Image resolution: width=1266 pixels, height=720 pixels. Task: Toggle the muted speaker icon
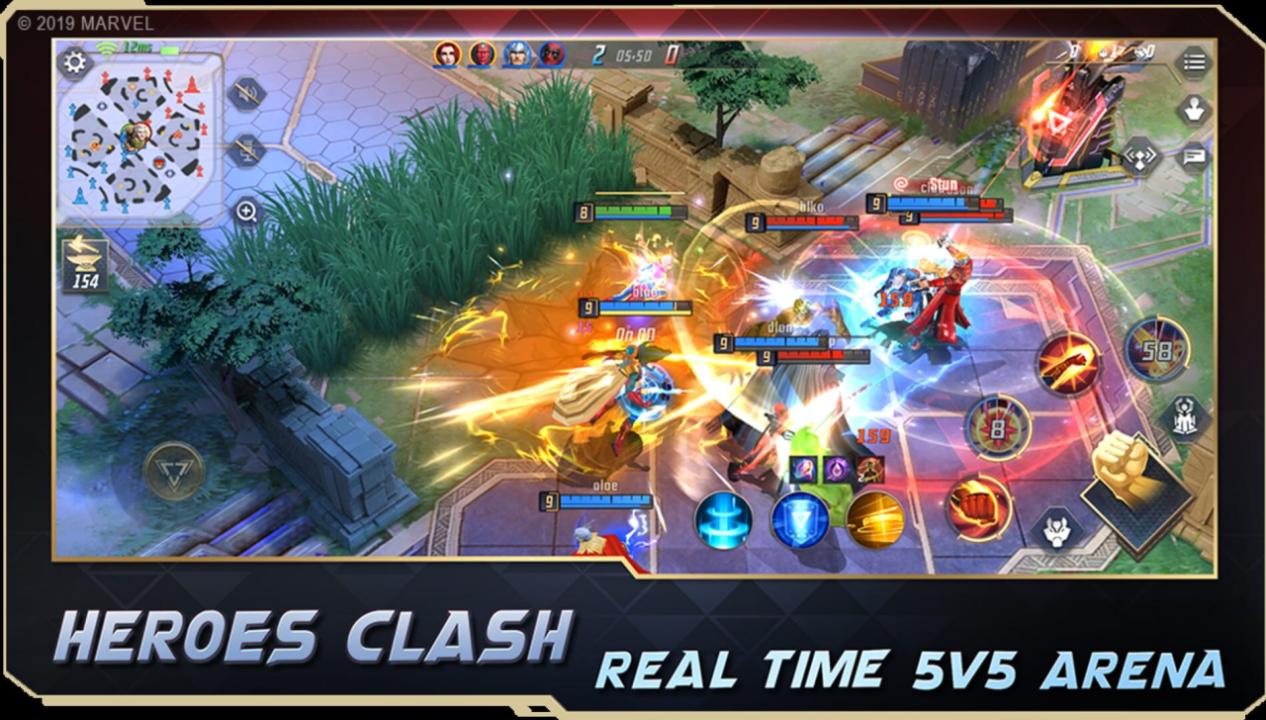click(x=245, y=95)
